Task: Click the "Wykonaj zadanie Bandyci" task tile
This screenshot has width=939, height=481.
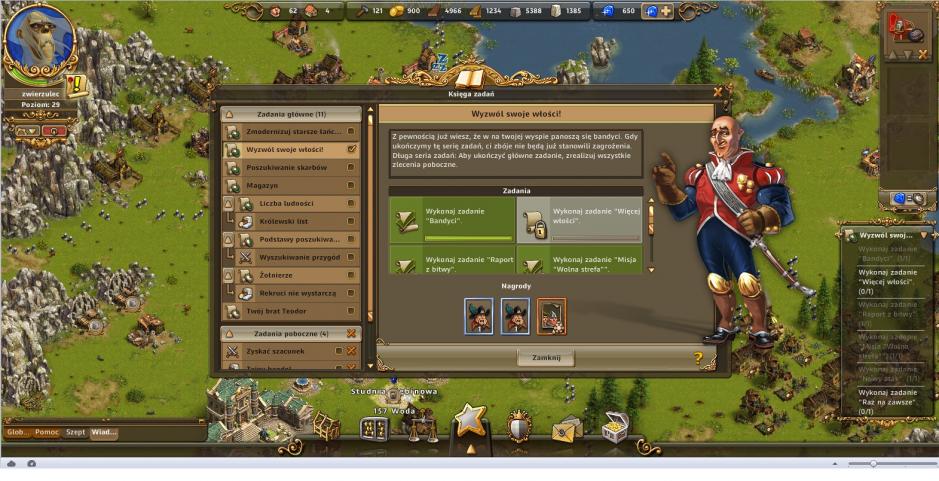Action: point(450,217)
